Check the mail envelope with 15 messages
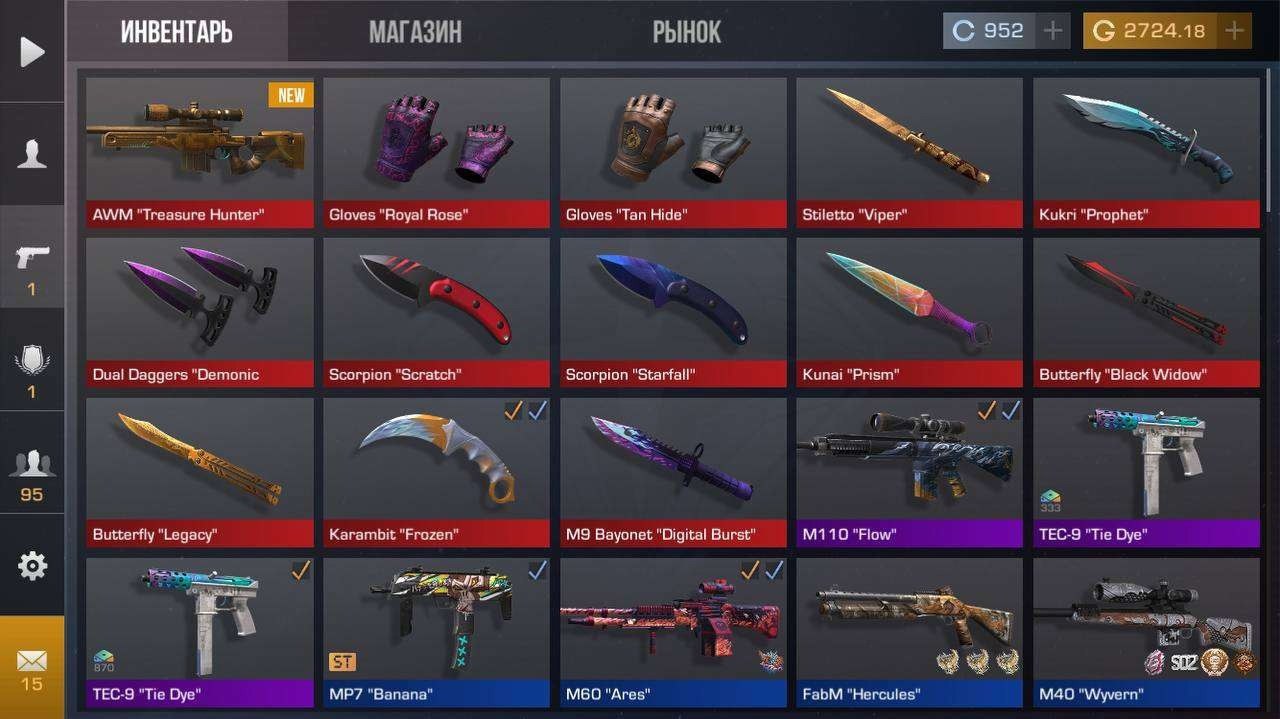The image size is (1280, 719). (x=32, y=667)
